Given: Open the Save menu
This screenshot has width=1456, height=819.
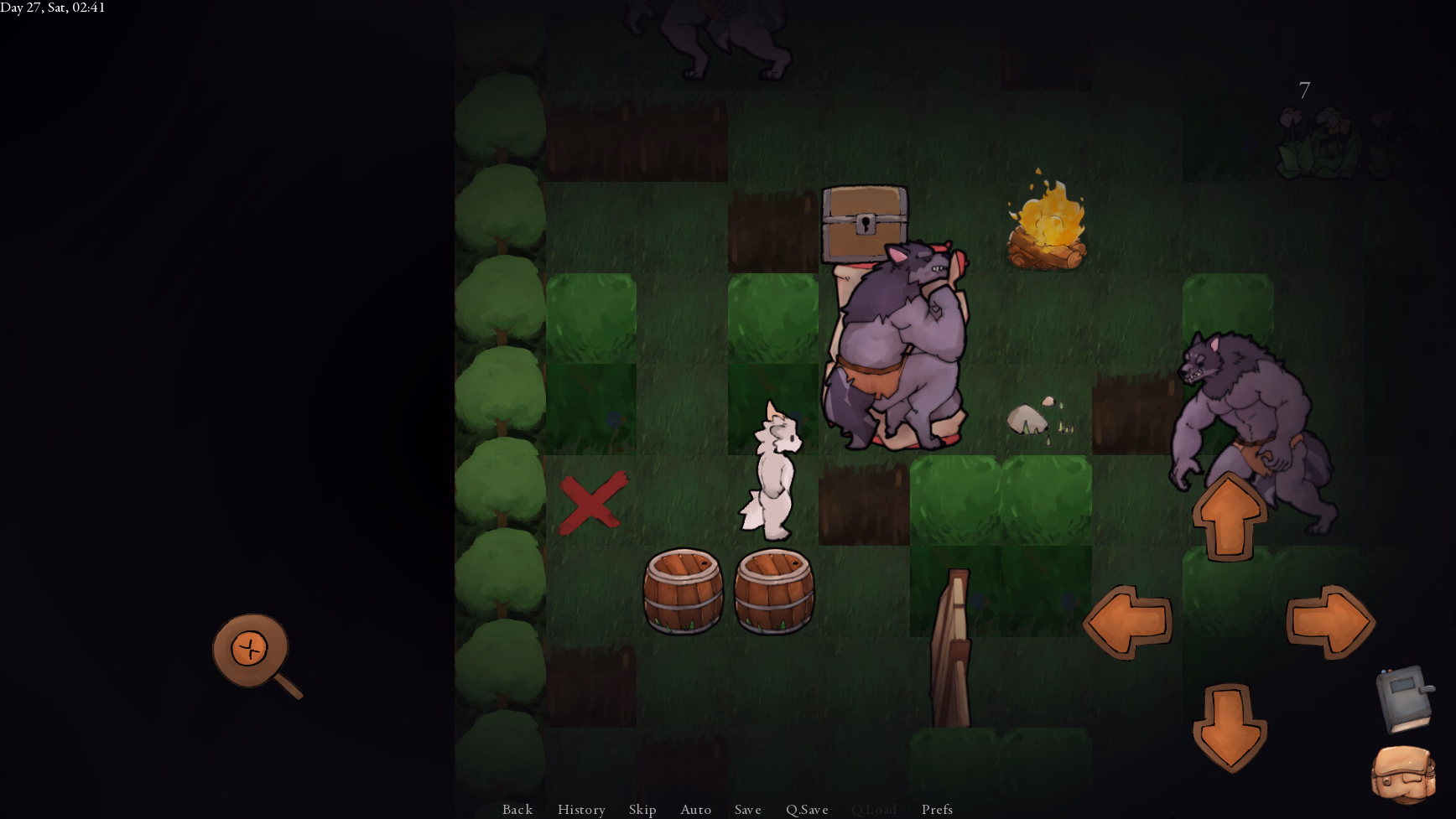Looking at the screenshot, I should tap(747, 809).
